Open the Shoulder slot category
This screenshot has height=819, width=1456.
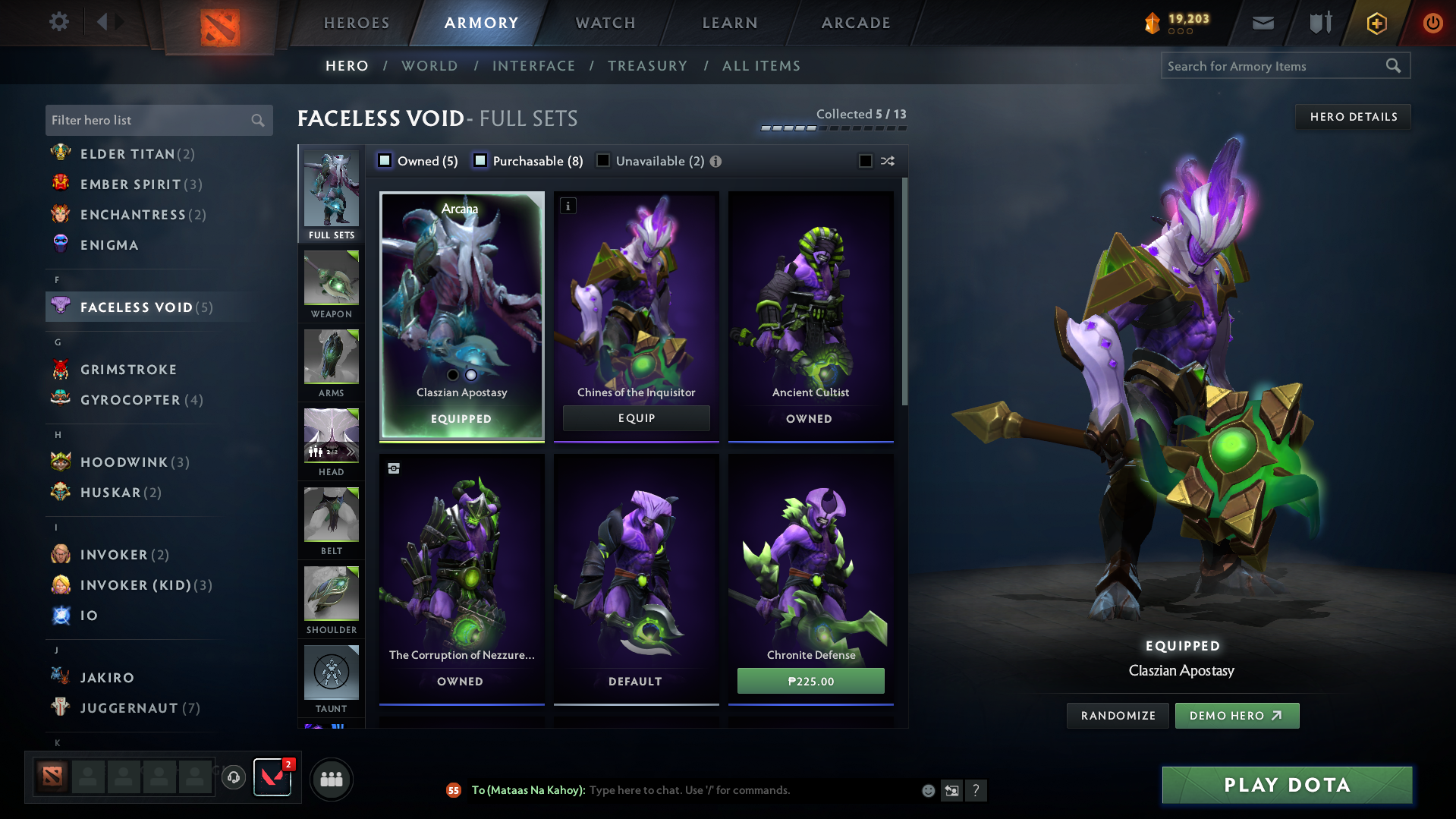pos(332,601)
